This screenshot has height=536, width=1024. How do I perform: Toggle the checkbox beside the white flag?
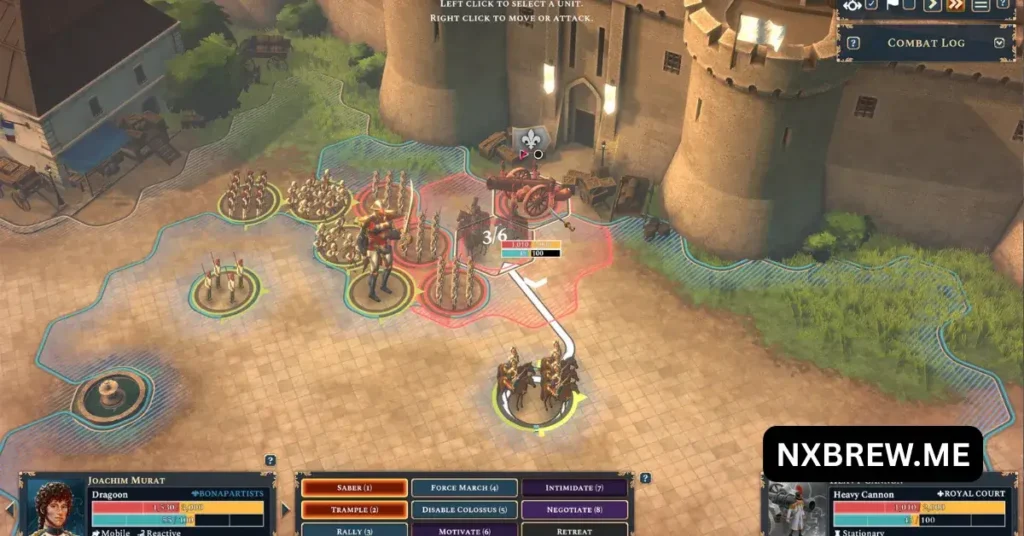click(909, 6)
